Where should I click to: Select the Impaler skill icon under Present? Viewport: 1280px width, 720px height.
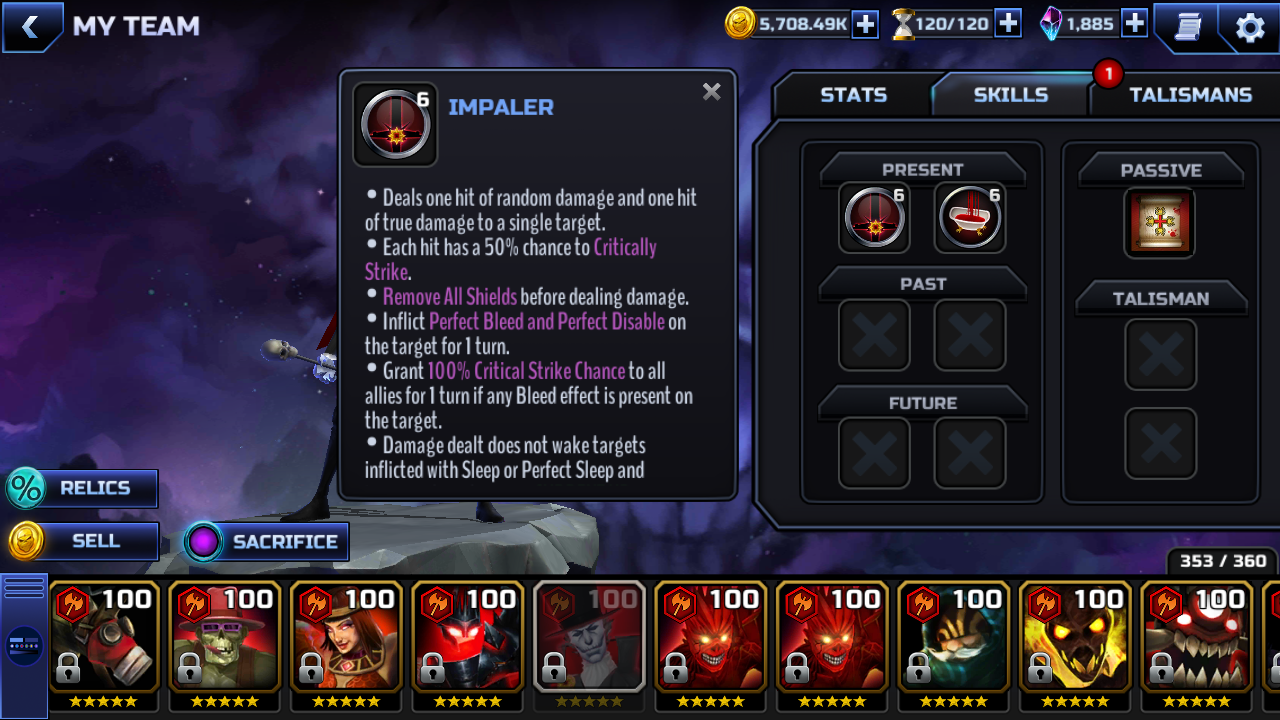(874, 217)
